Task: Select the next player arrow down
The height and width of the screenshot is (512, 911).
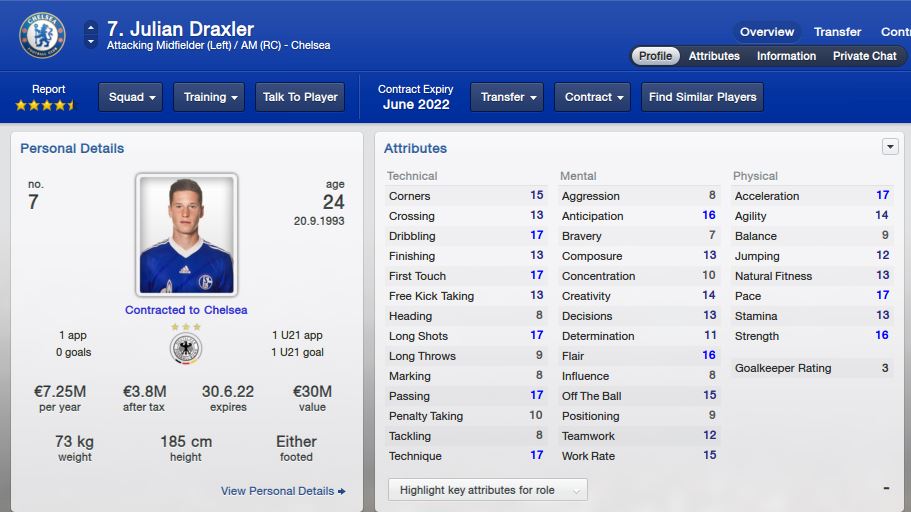Action: click(x=91, y=43)
